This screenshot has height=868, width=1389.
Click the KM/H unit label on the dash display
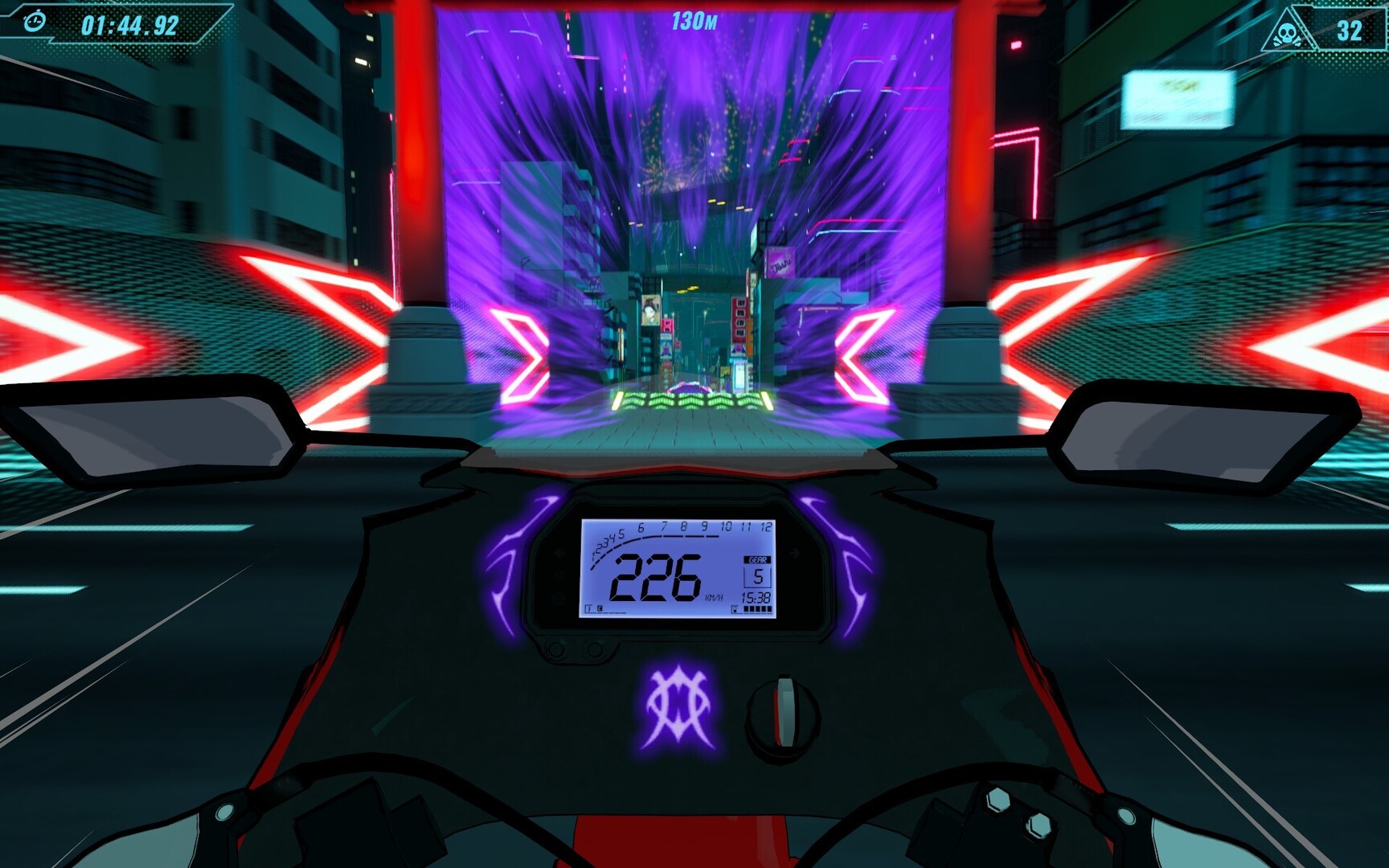(x=715, y=597)
